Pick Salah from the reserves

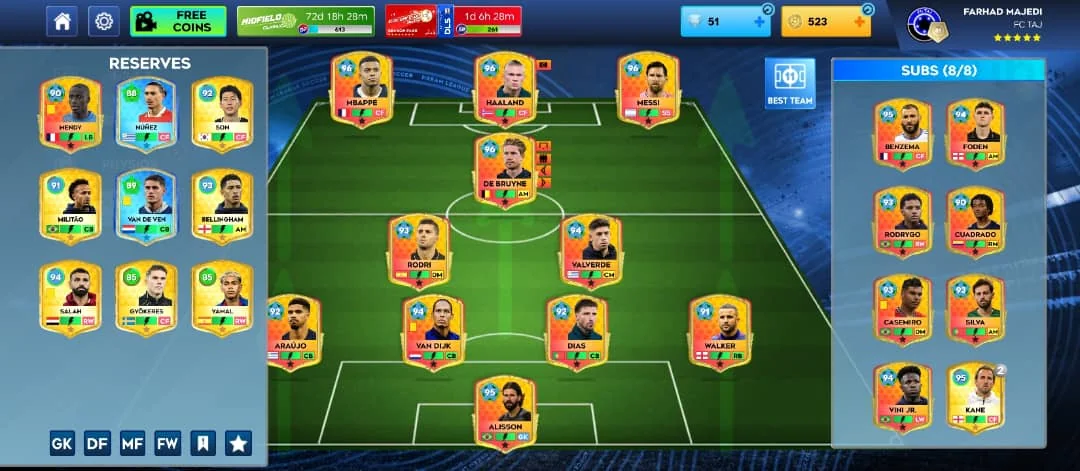[70, 297]
